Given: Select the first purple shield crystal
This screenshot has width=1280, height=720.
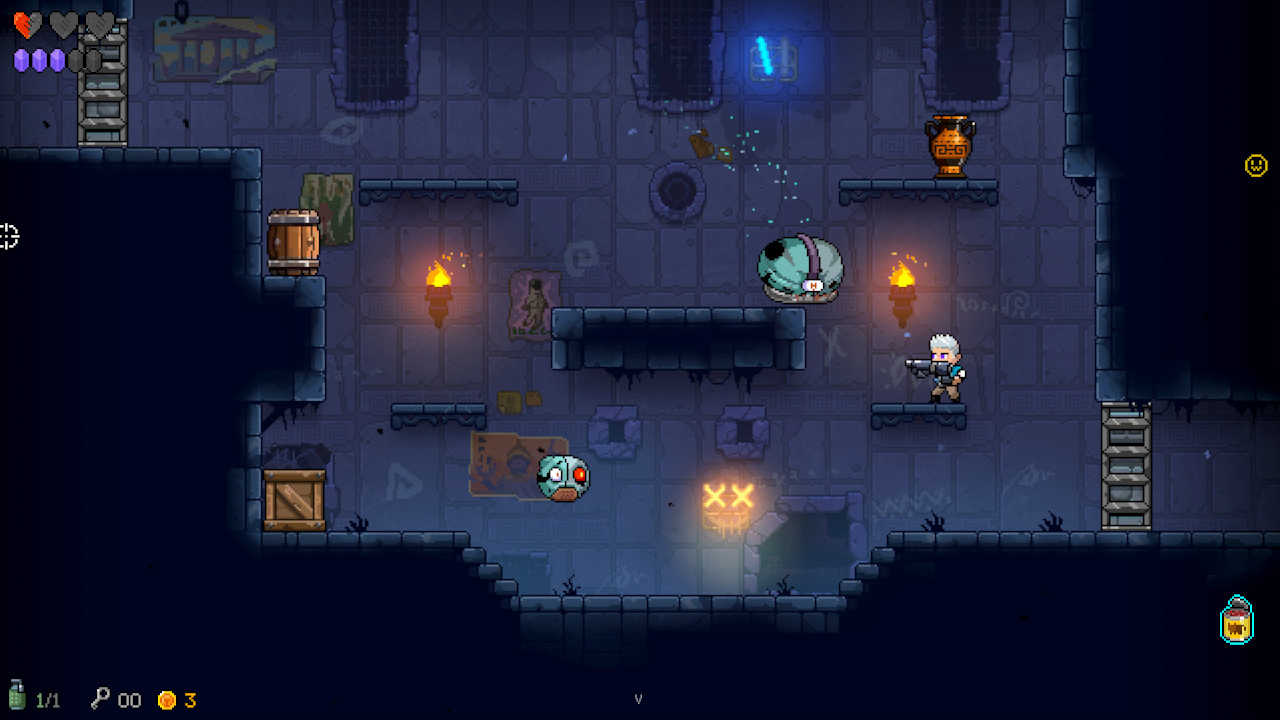Looking at the screenshot, I should click(x=18, y=62).
